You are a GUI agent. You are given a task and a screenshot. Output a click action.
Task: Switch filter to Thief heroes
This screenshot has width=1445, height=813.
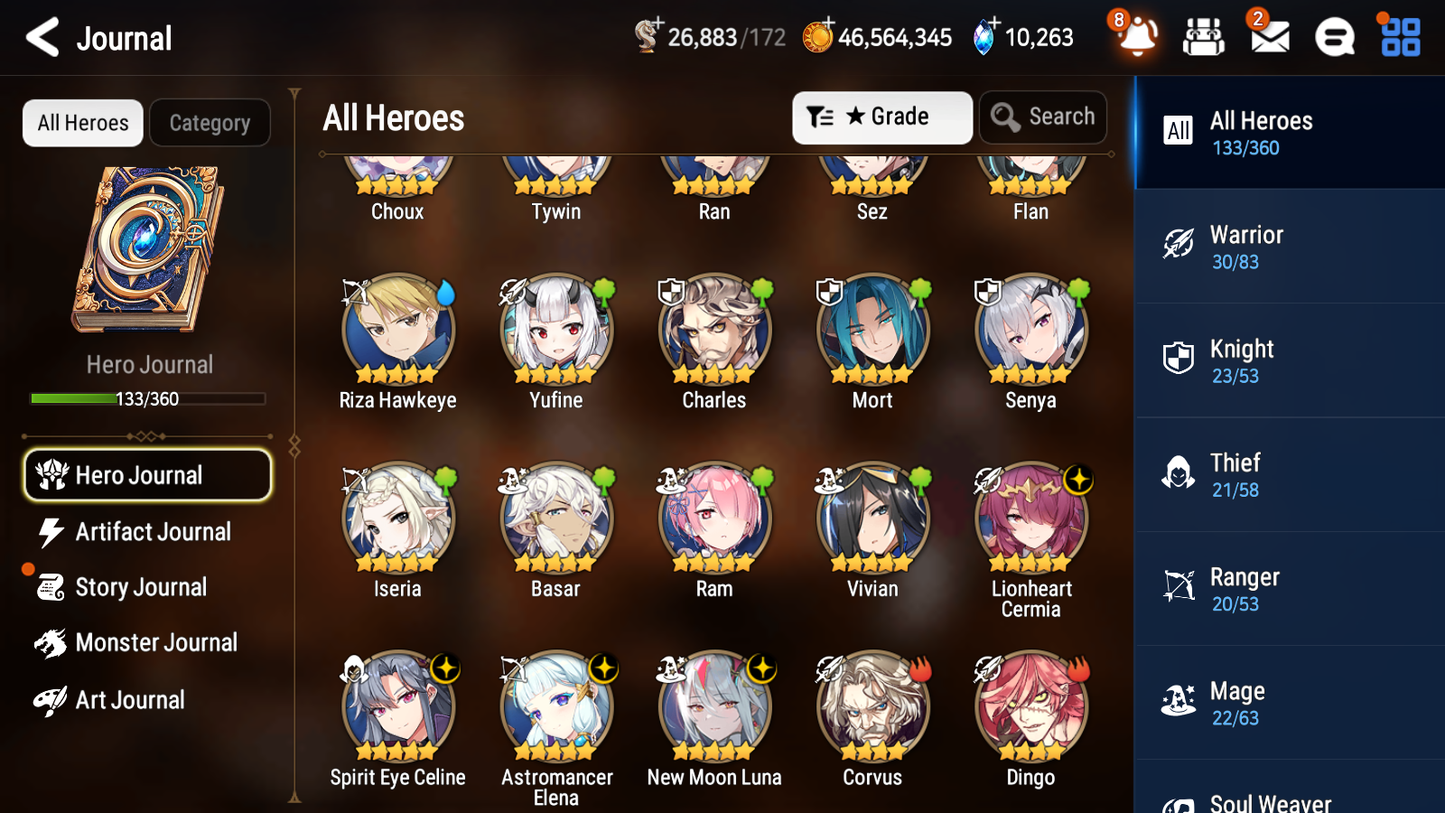(x=1289, y=474)
